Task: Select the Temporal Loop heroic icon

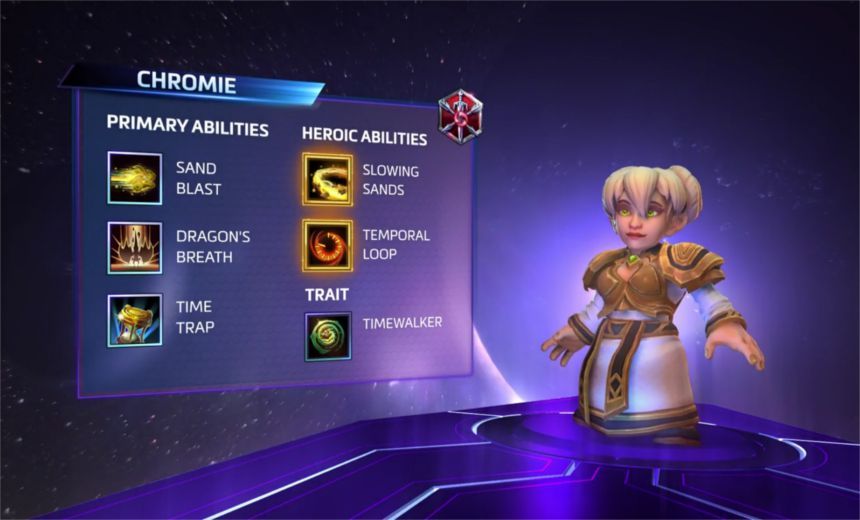Action: (327, 246)
